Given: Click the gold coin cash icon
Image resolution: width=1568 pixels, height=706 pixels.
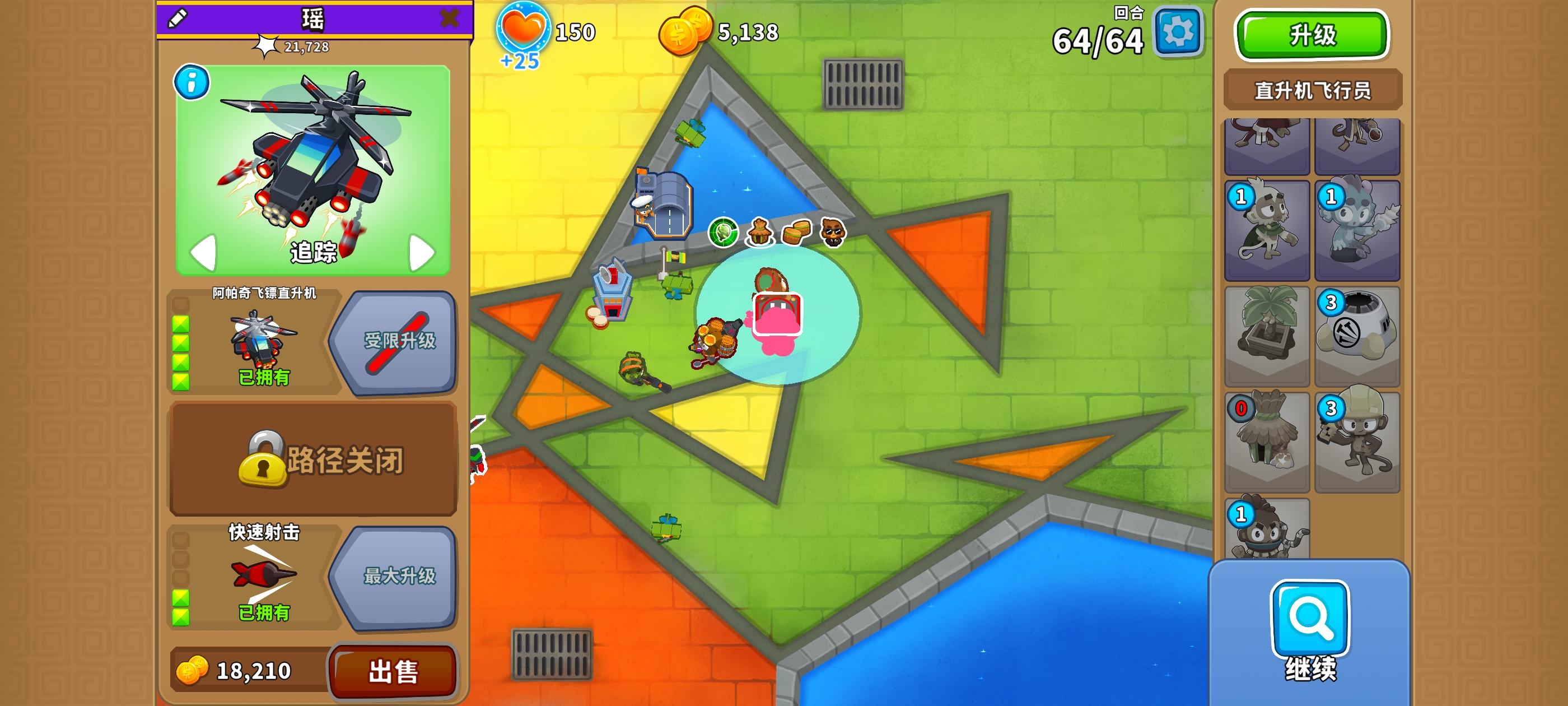Looking at the screenshot, I should tap(687, 30).
